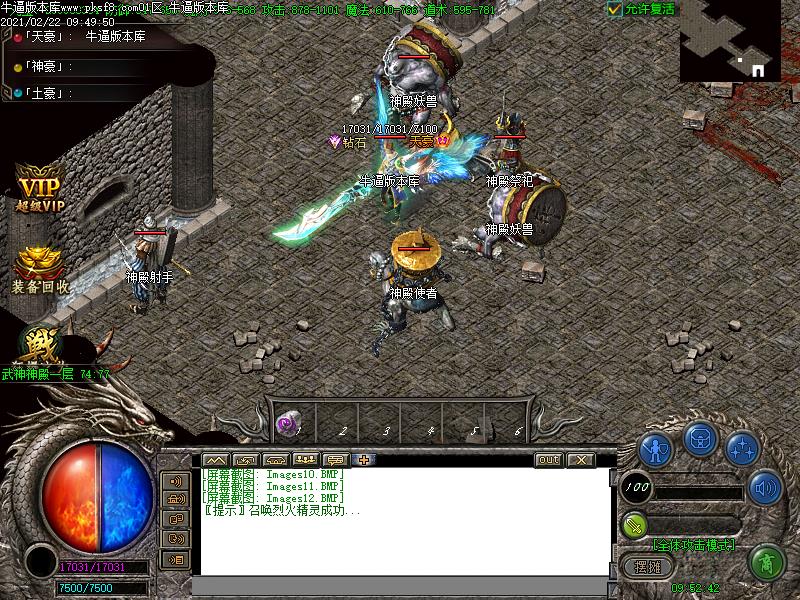Open the character panel with the warrior-and-shield icon
The image size is (800, 600).
pos(656,450)
